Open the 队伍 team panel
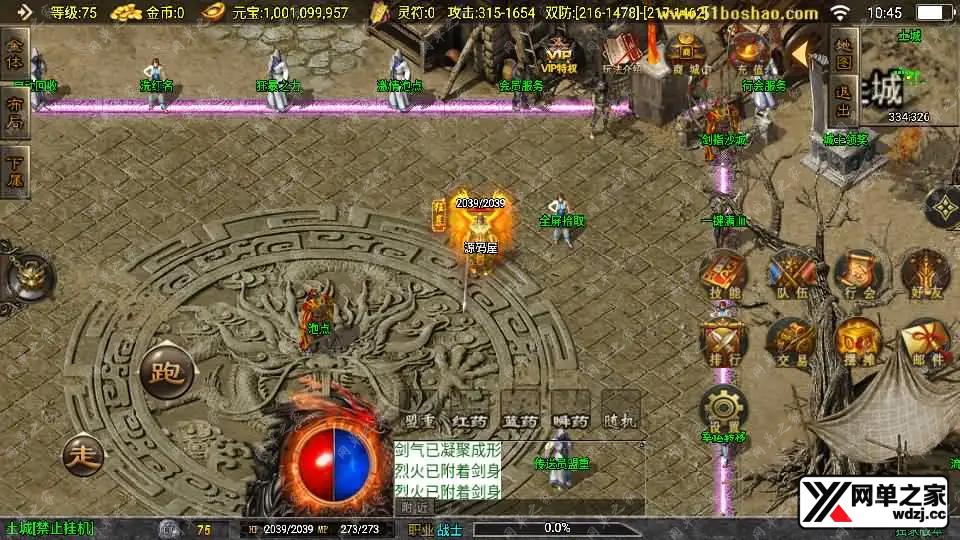Image resolution: width=960 pixels, height=540 pixels. point(788,271)
